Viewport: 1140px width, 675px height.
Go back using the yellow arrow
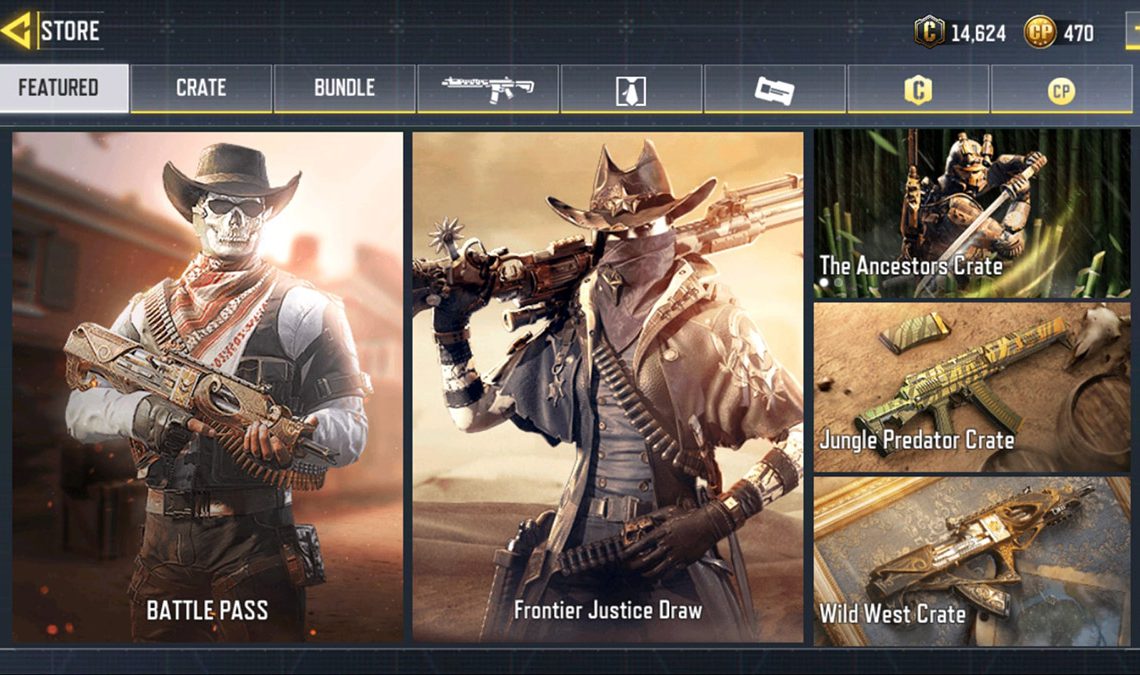point(17,31)
